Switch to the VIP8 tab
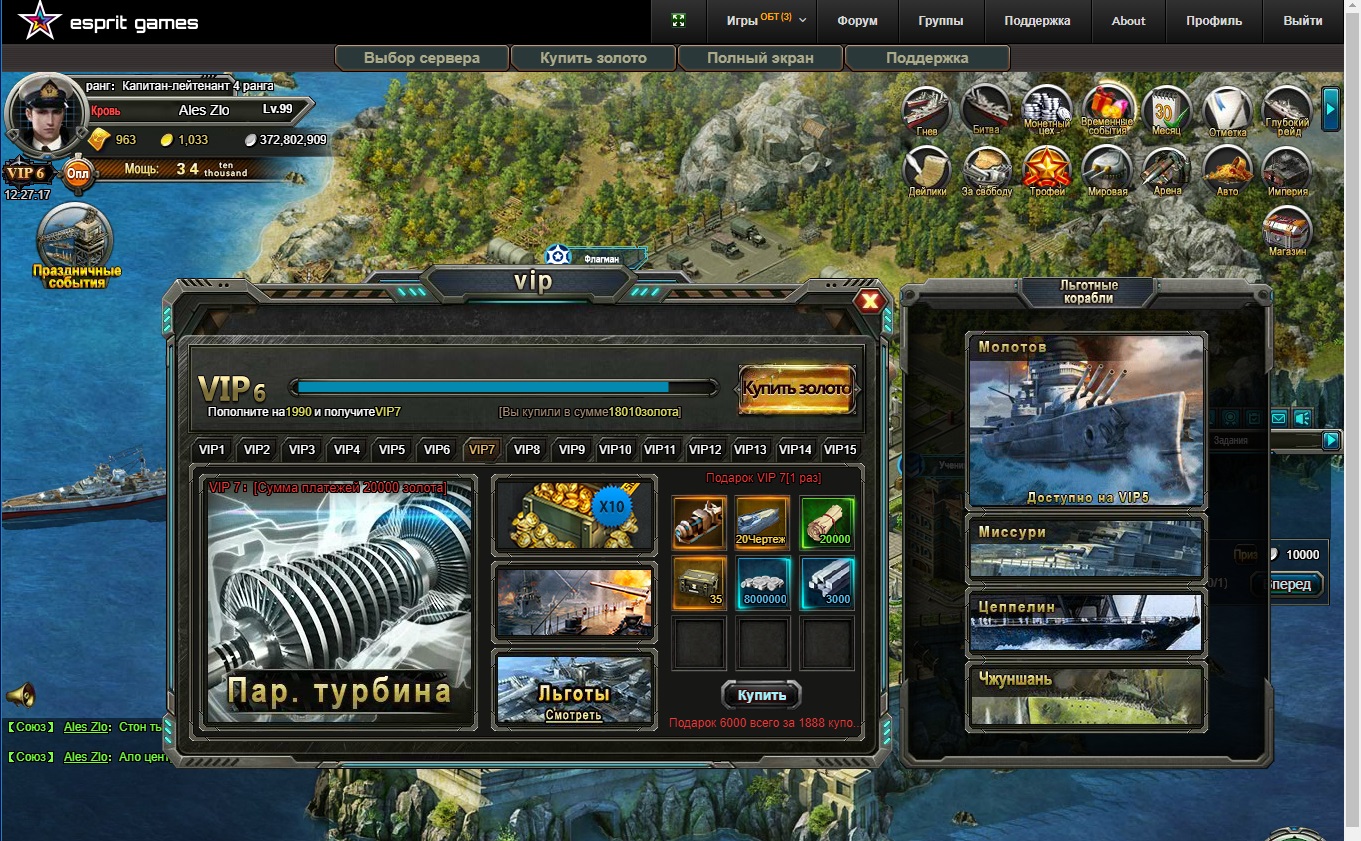This screenshot has width=1361, height=841. click(527, 450)
